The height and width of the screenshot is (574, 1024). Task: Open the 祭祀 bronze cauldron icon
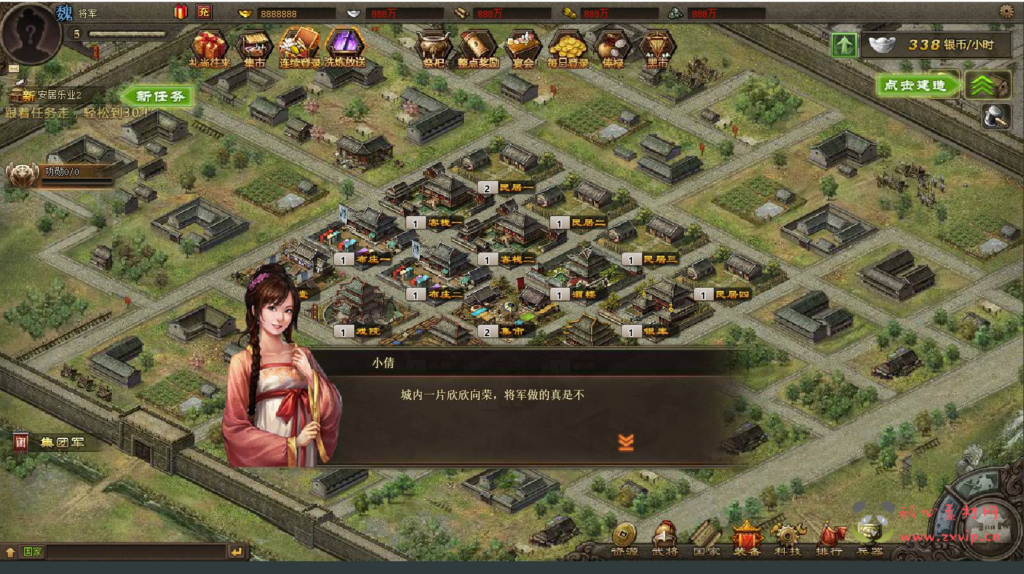click(x=433, y=46)
